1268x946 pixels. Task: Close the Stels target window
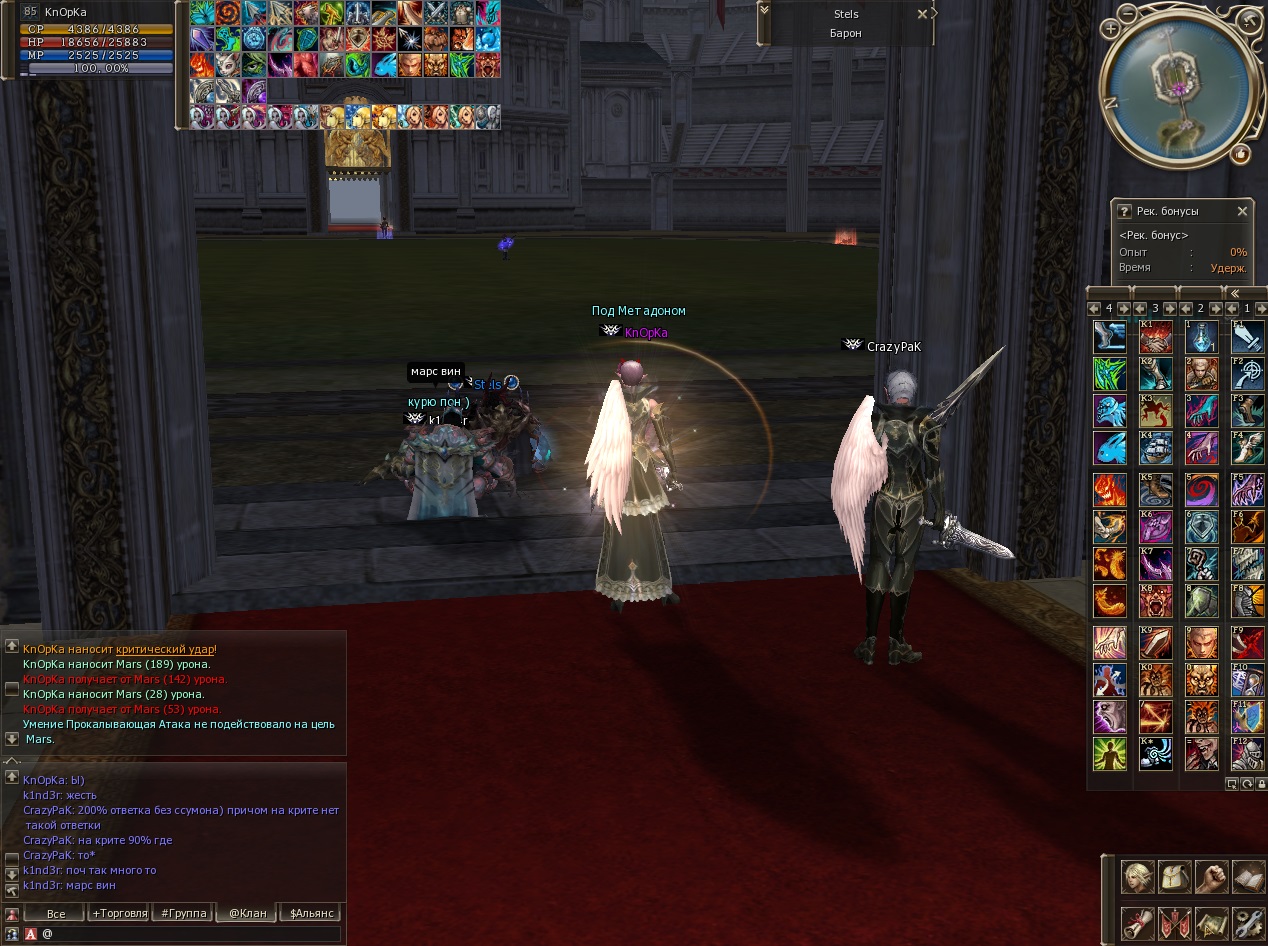(x=922, y=14)
